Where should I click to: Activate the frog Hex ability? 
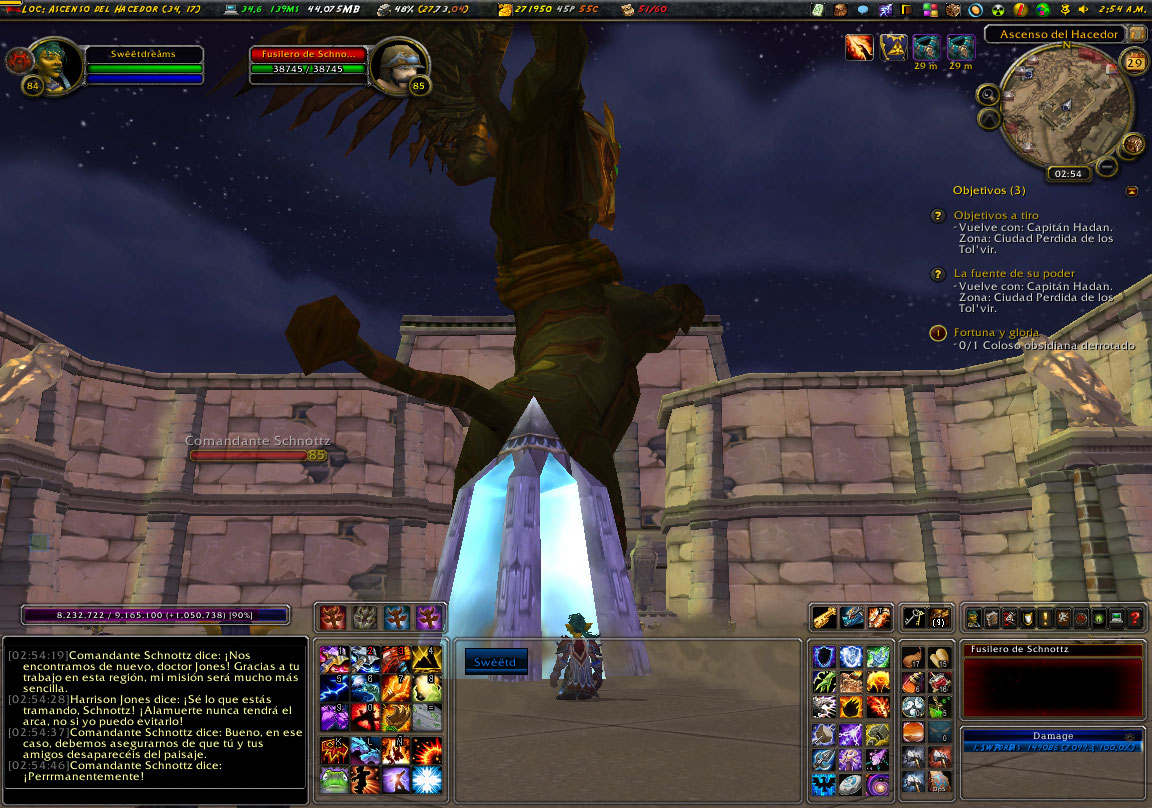(333, 779)
